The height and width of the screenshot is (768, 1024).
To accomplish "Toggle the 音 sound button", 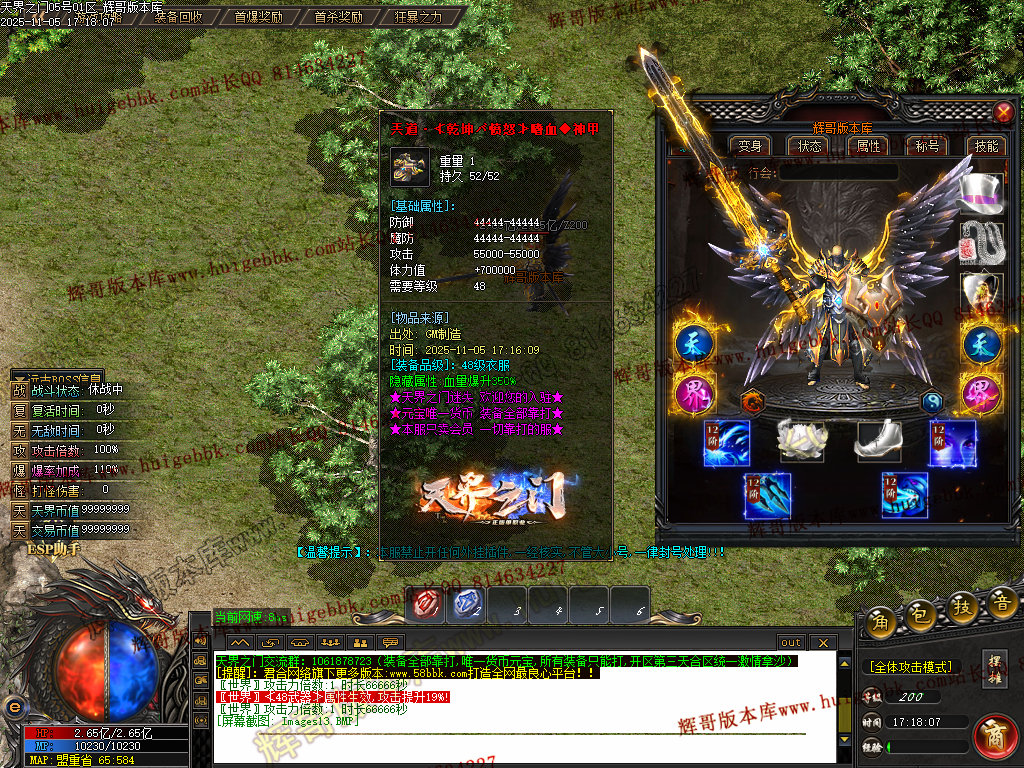I will (1001, 603).
